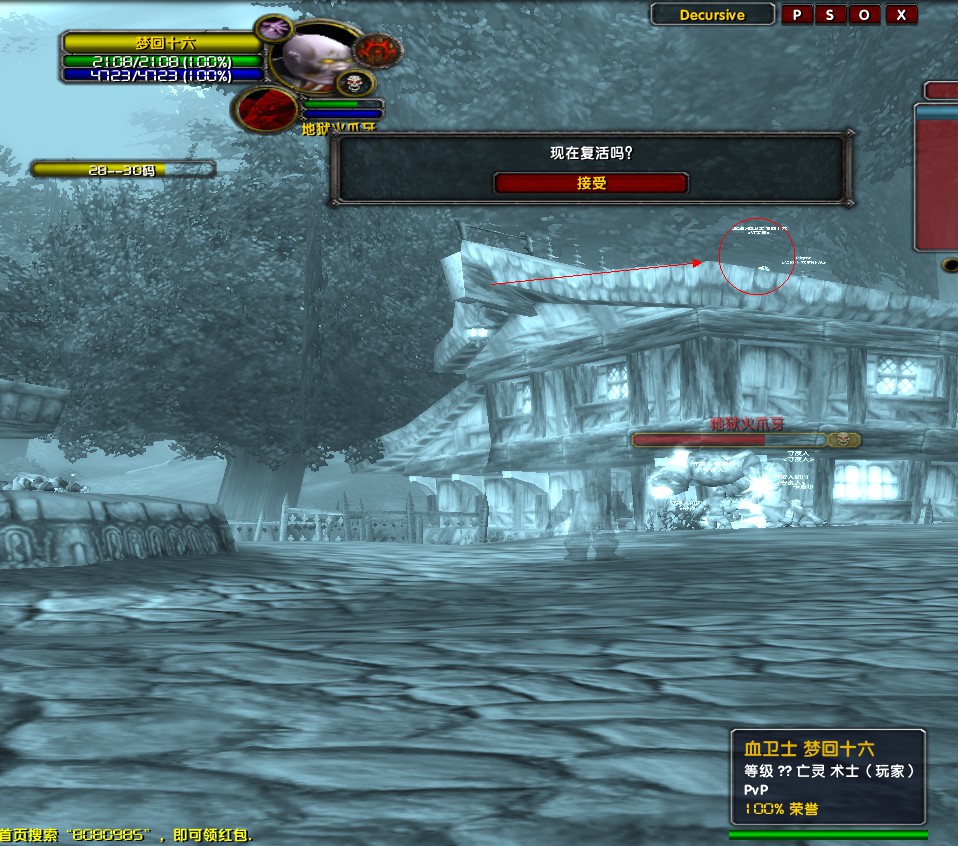Click the Decursive addon bar

click(x=713, y=14)
